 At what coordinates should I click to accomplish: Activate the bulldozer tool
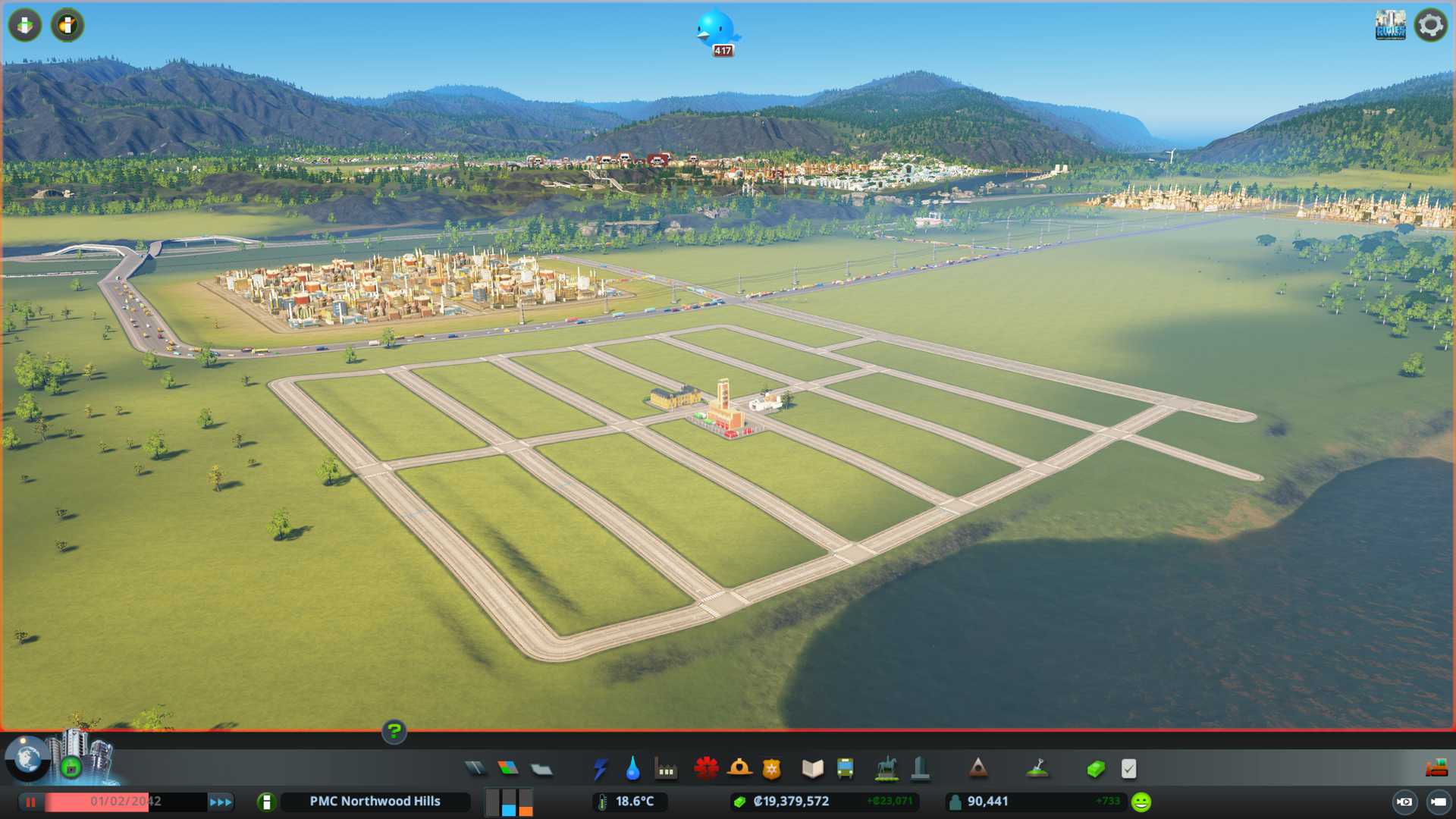1436,769
